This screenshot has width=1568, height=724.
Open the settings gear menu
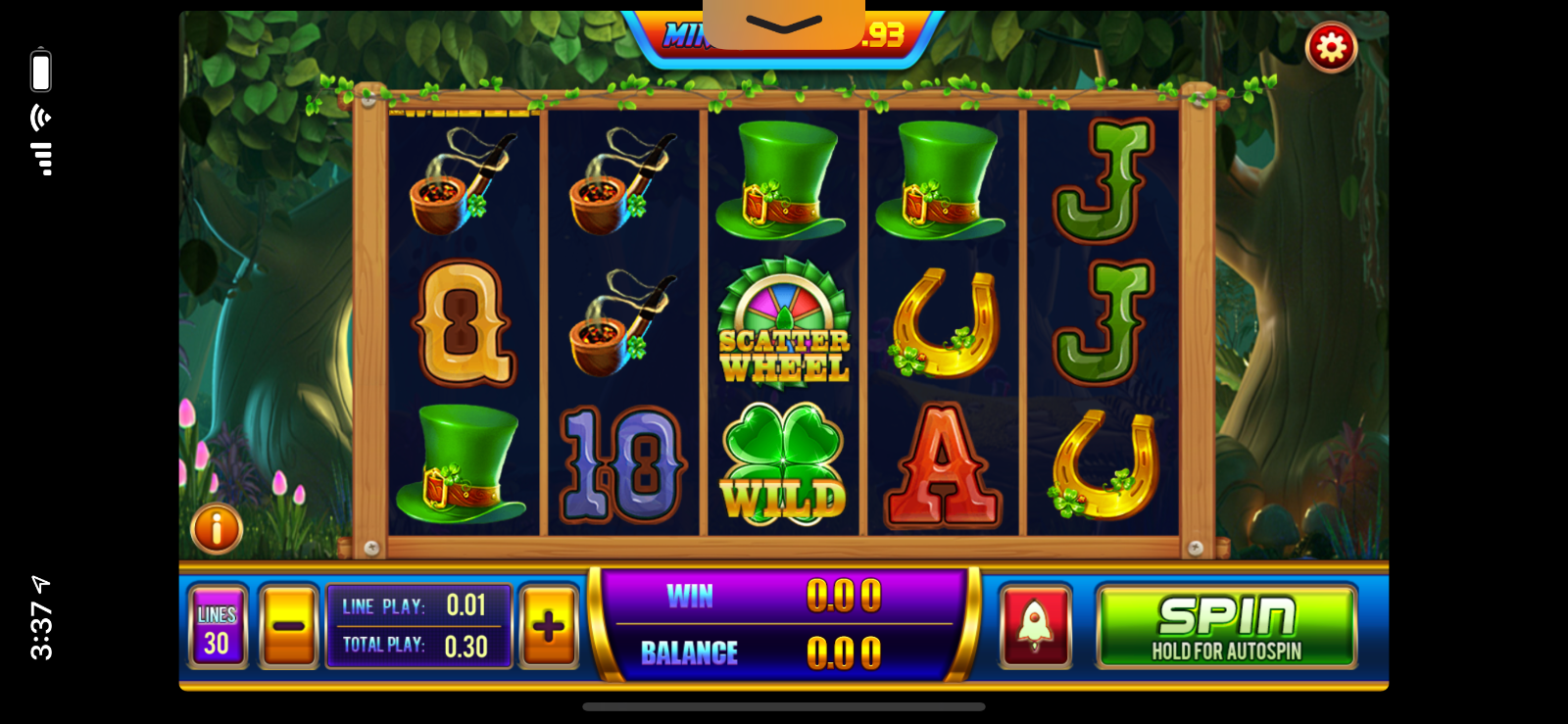[1331, 47]
